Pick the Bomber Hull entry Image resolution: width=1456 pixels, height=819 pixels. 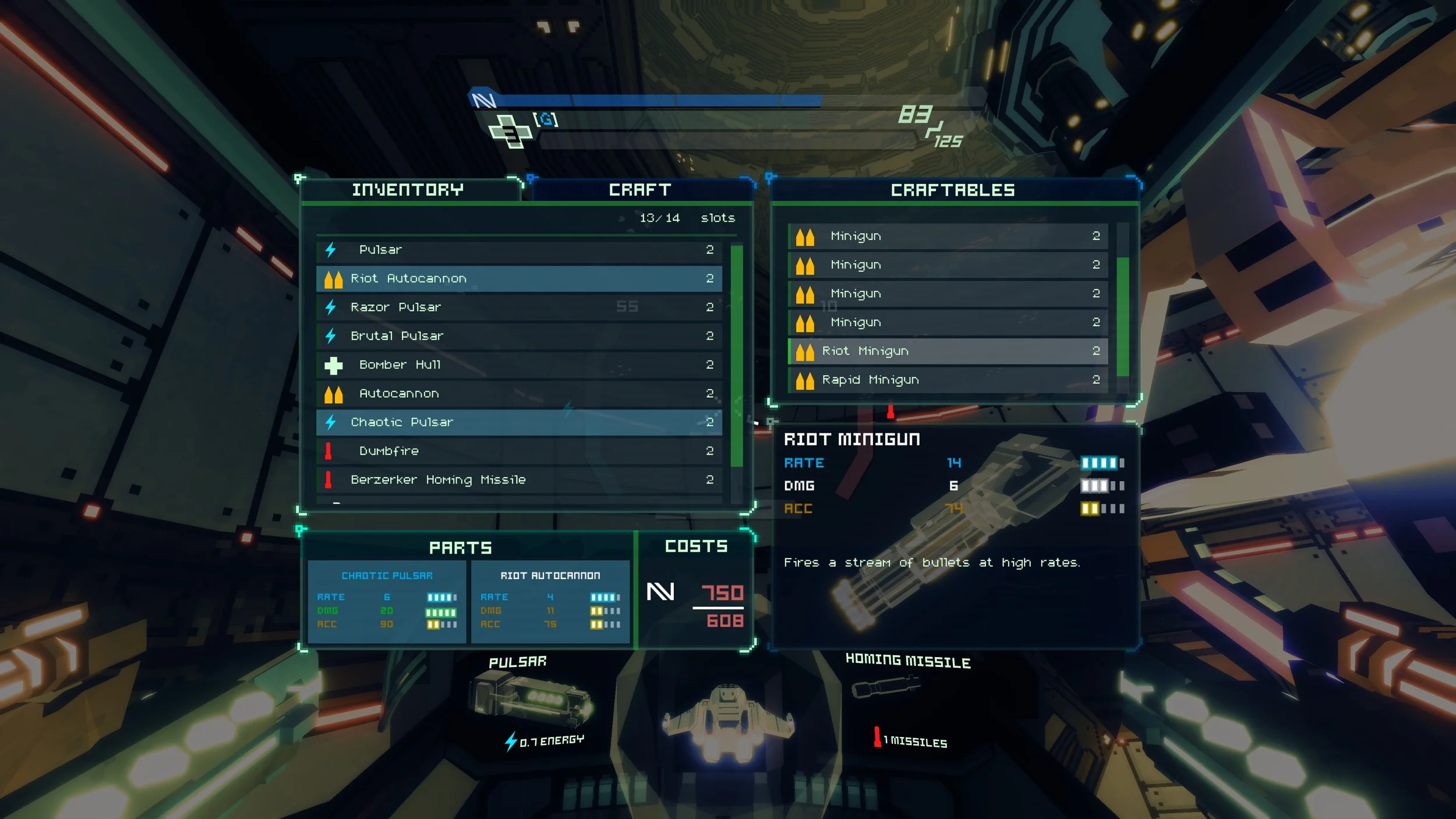[x=518, y=365]
